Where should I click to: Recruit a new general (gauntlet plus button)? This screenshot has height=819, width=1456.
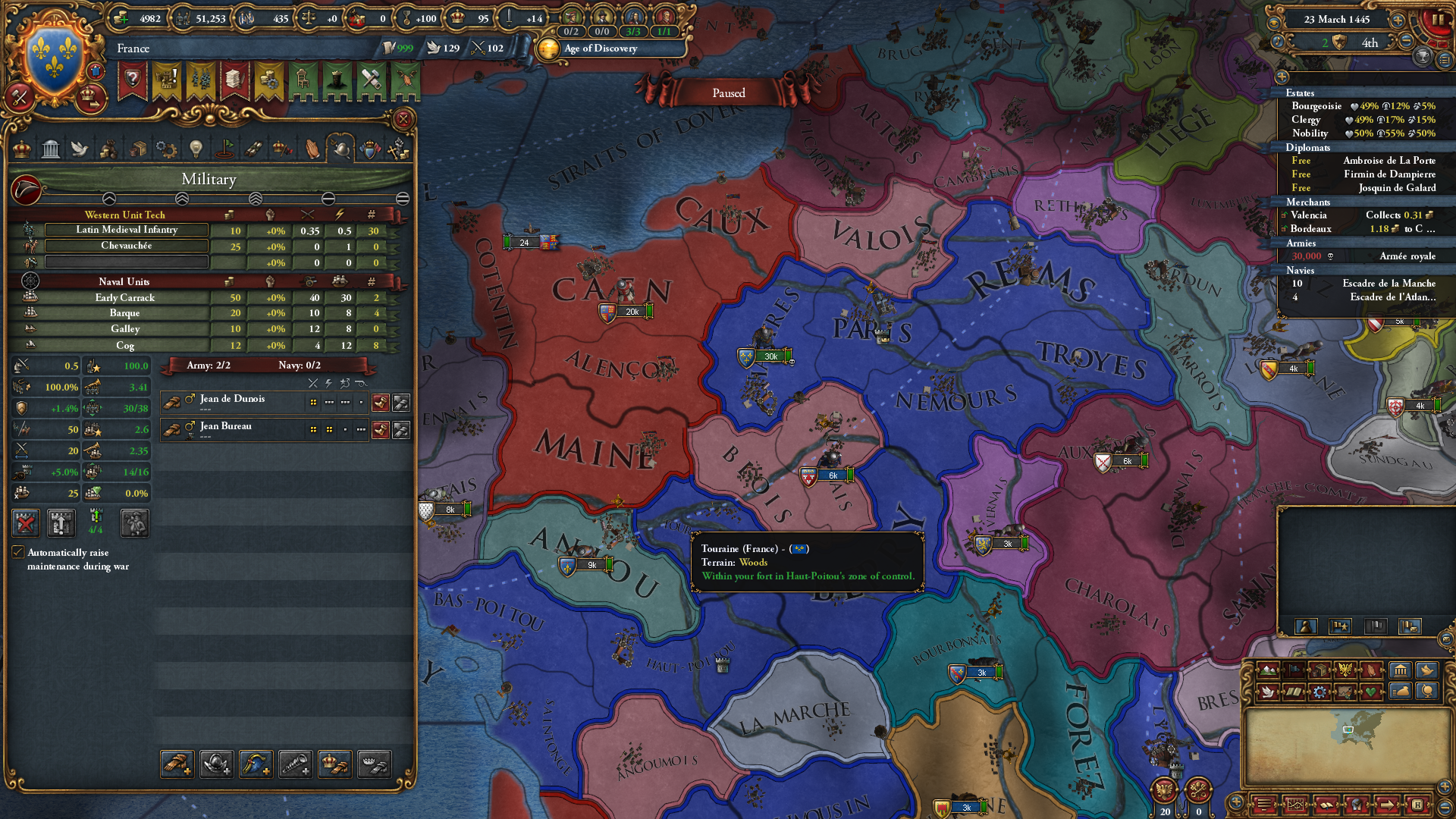pos(178,764)
